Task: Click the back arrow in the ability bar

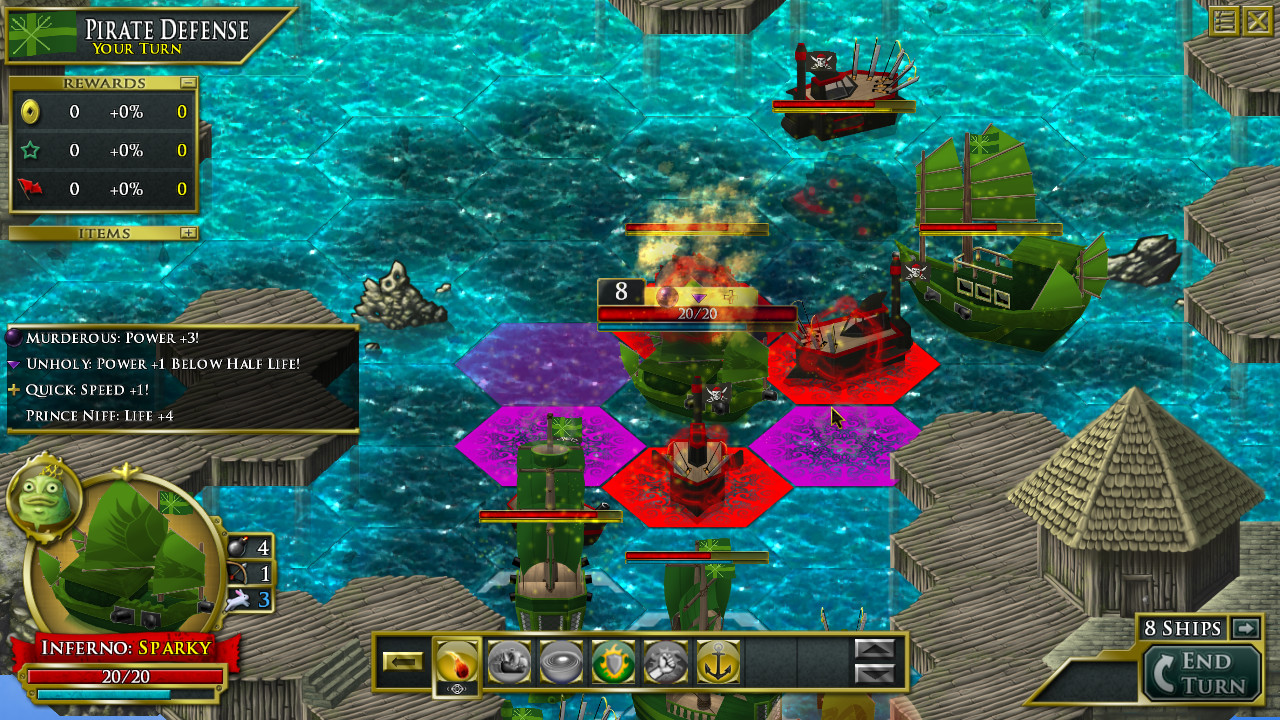Action: 403,661
